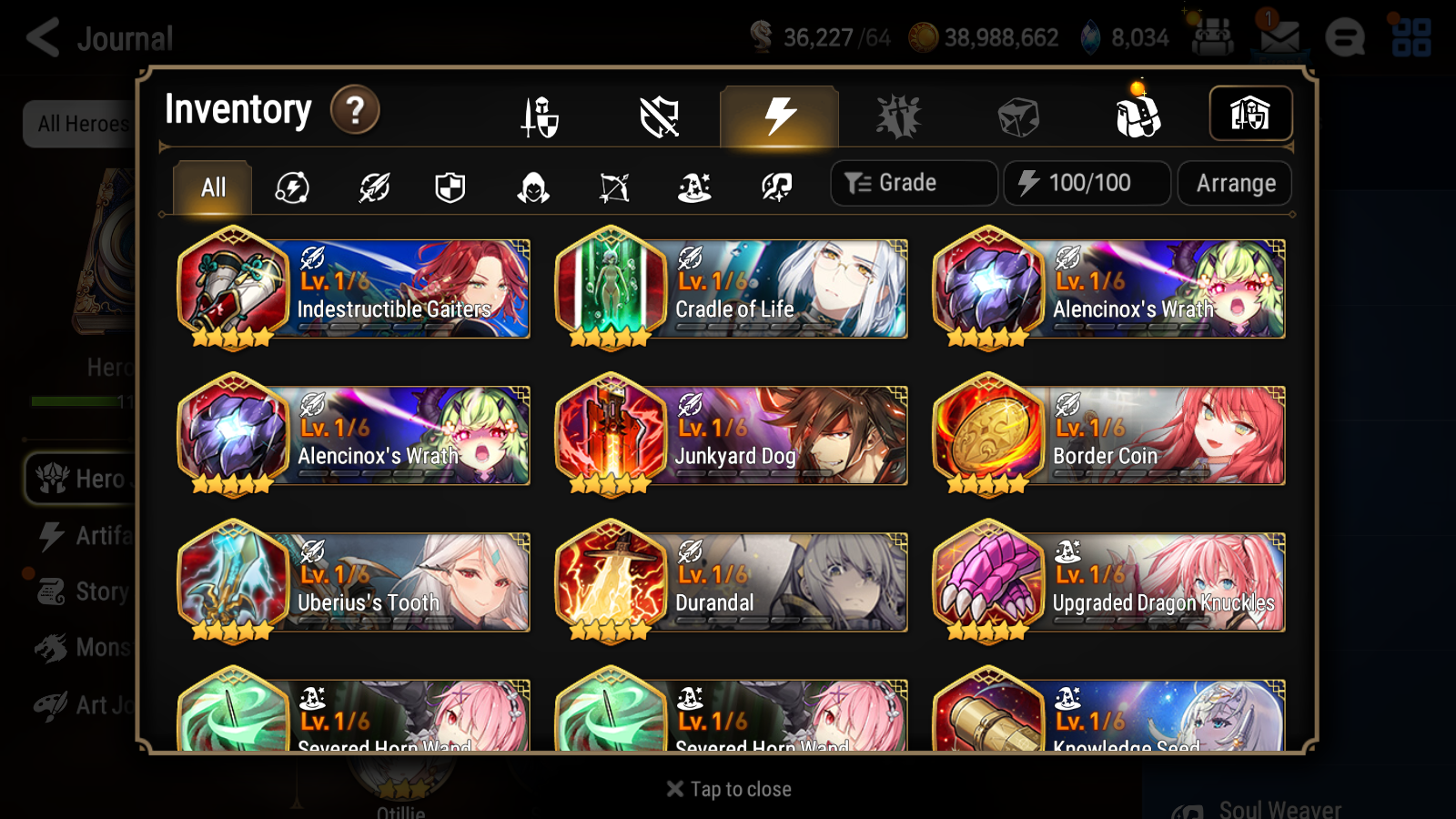Image resolution: width=1456 pixels, height=819 pixels.
Task: Filter artifacts by Mage class
Action: click(694, 187)
